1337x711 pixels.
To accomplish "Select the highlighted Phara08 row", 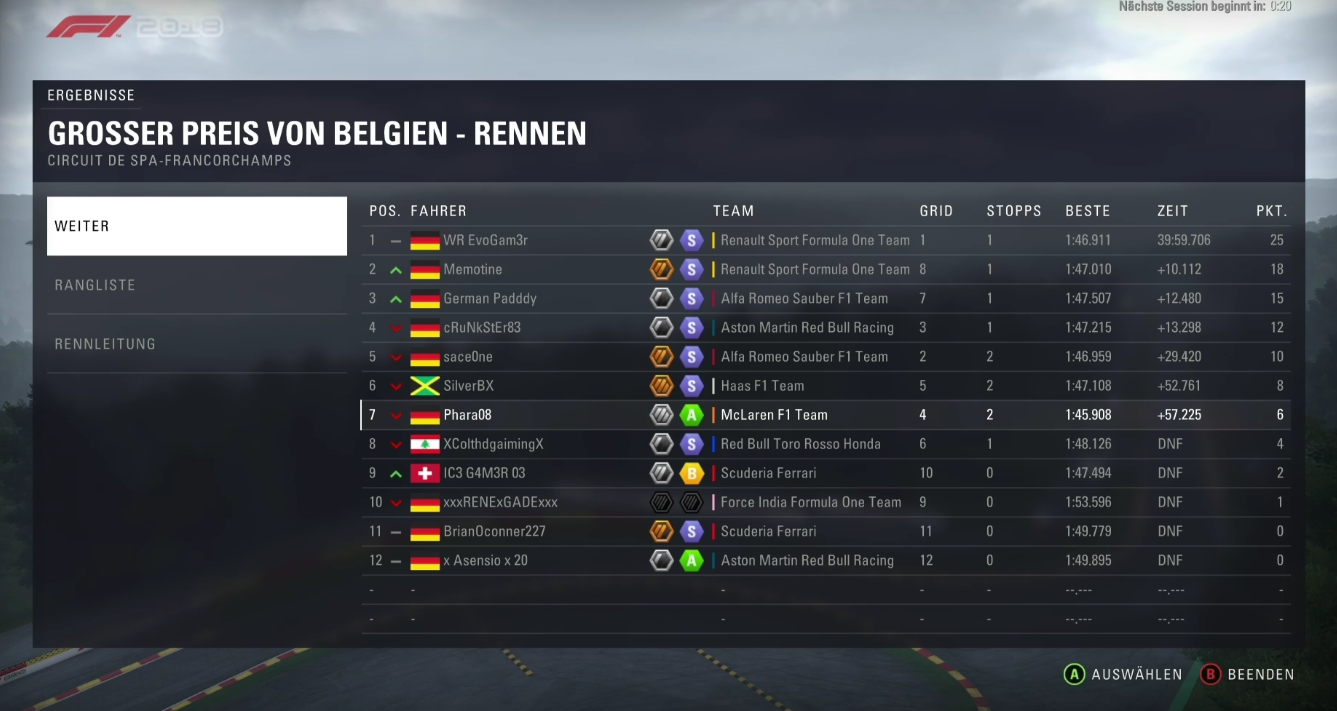I will click(x=825, y=415).
